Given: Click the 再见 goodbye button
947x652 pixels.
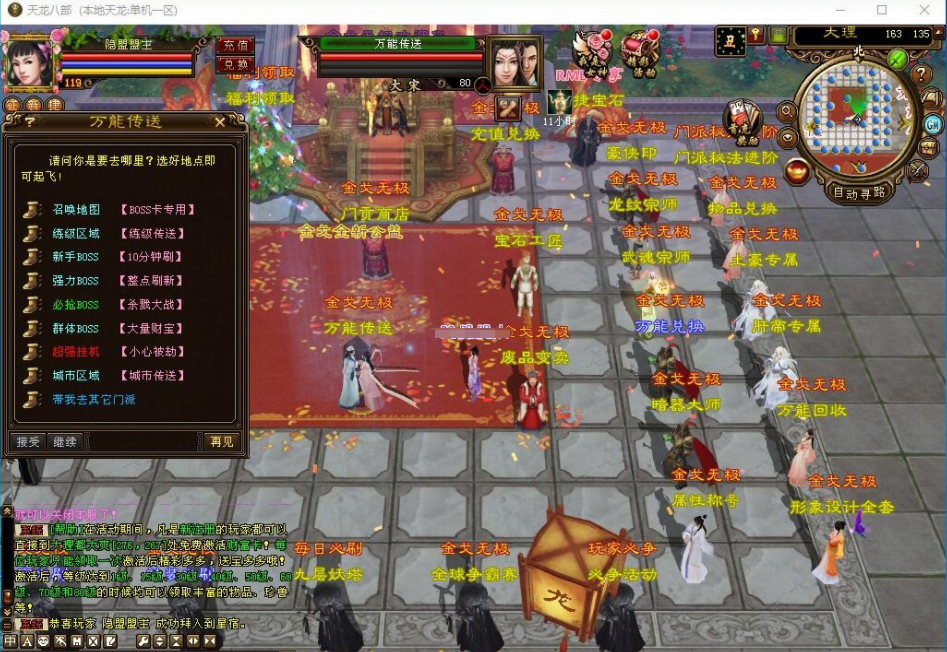Looking at the screenshot, I should click(x=221, y=441).
